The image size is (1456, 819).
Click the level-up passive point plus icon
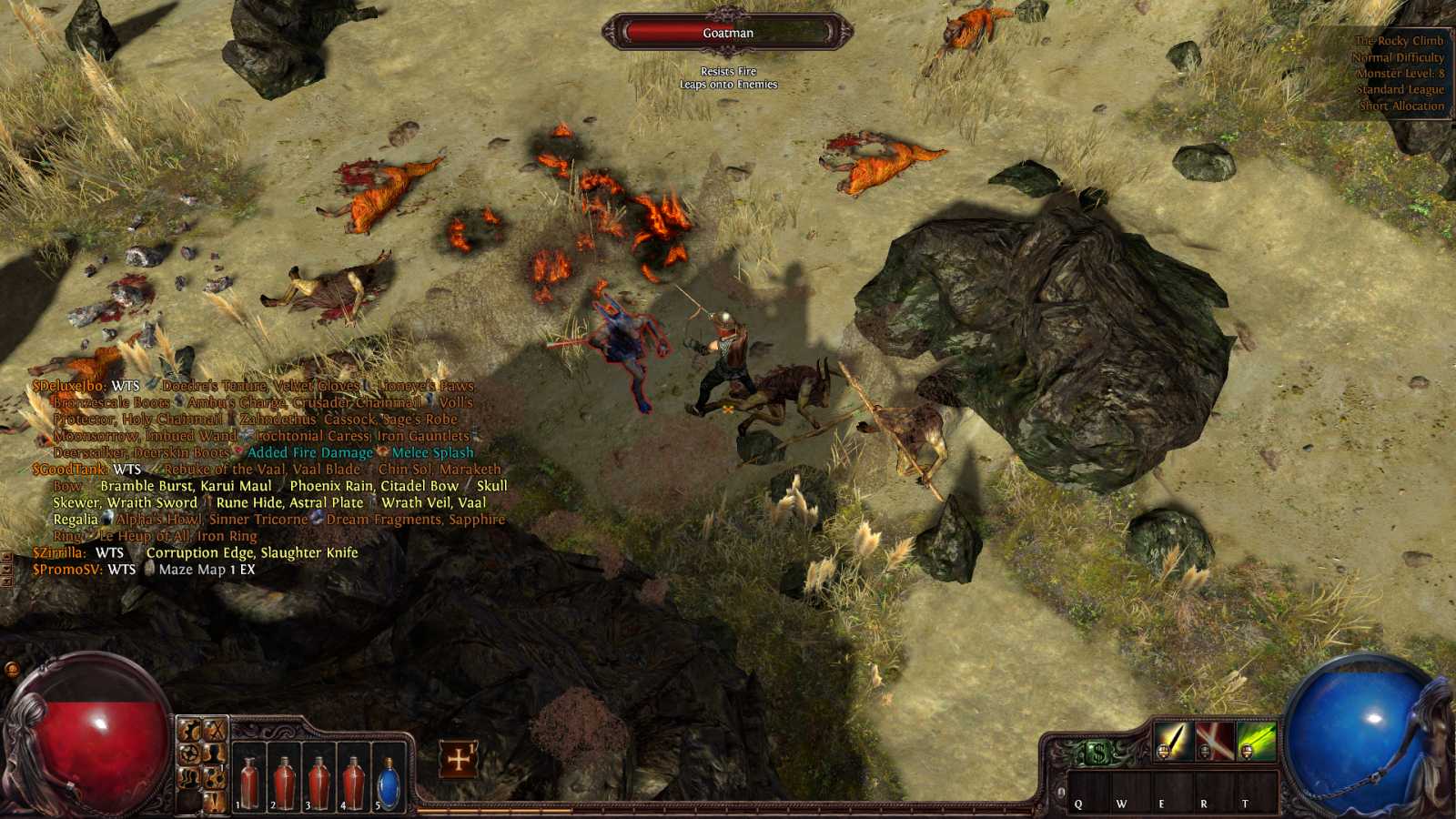pos(459,758)
